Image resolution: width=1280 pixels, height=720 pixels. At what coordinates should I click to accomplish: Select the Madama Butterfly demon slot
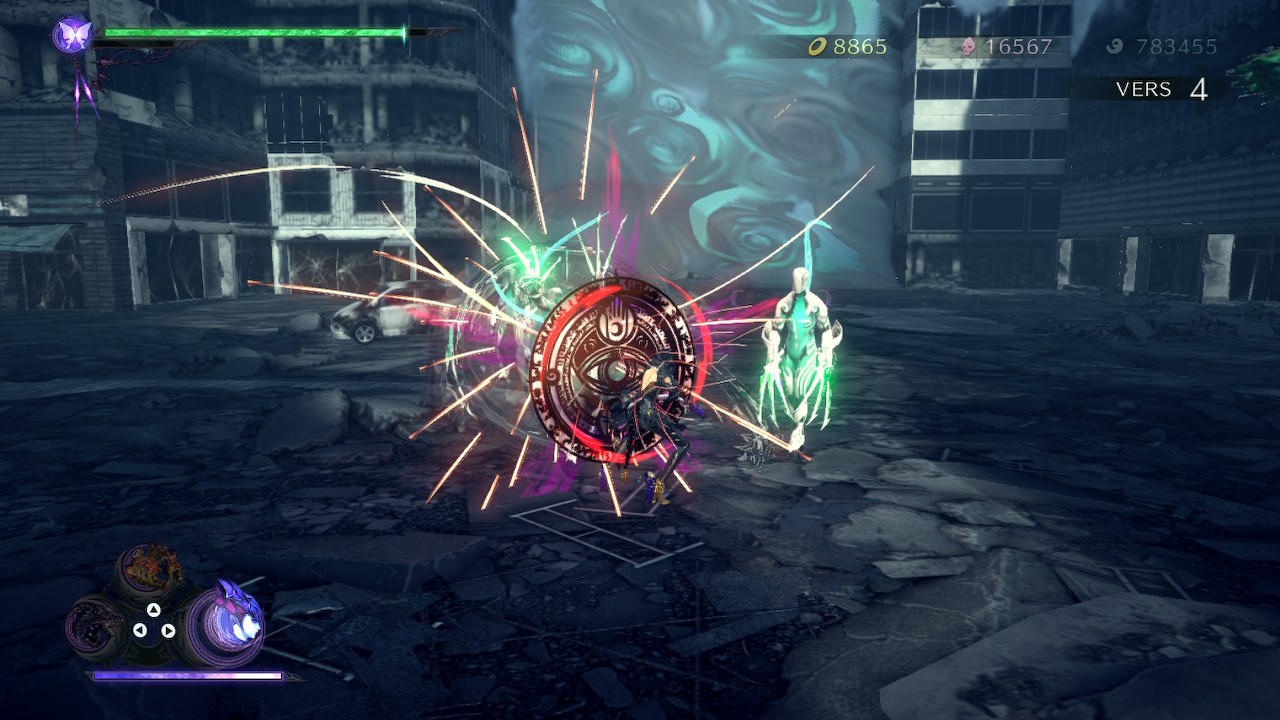224,624
